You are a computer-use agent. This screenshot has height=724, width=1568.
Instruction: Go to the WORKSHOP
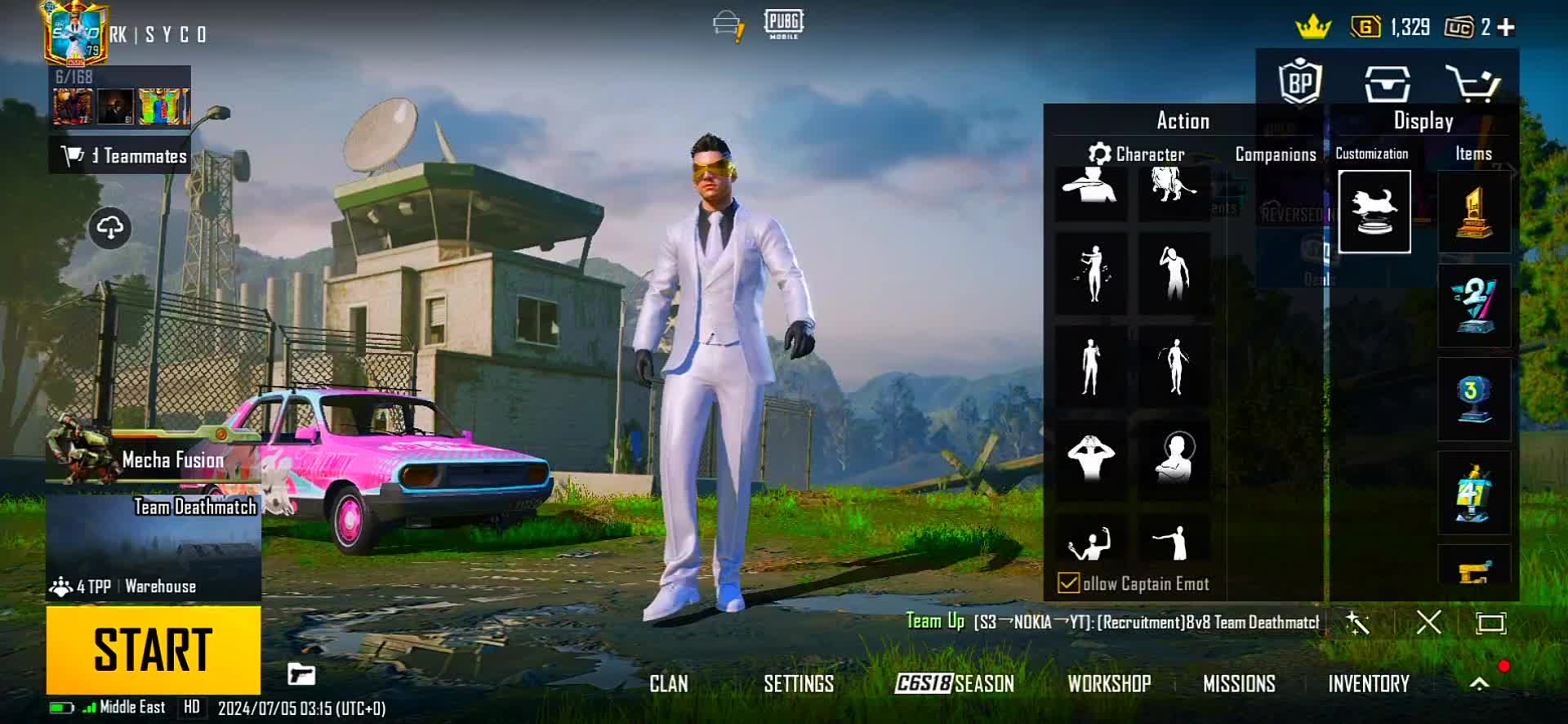pyautogui.click(x=1109, y=684)
